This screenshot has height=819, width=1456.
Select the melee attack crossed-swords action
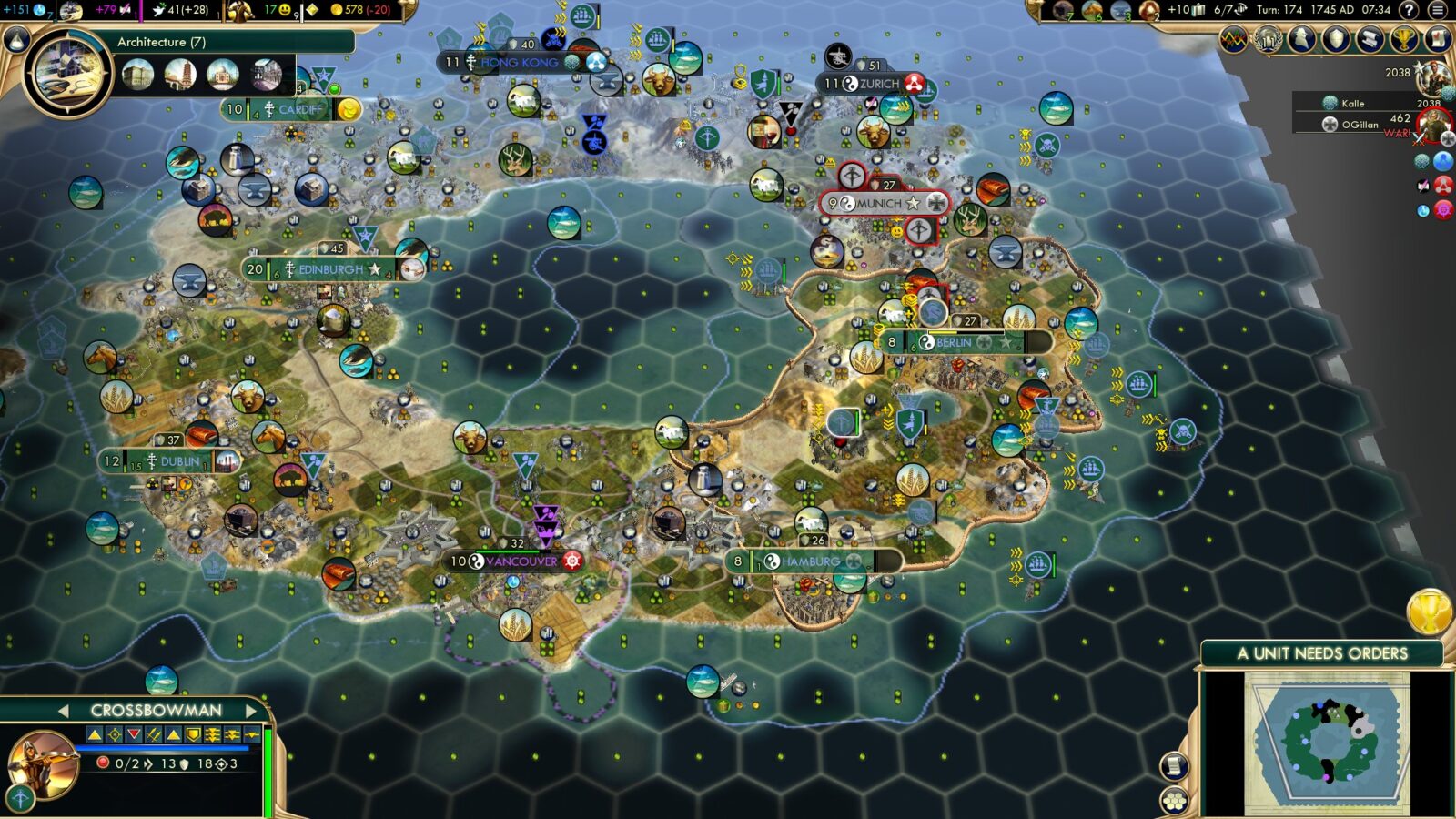[153, 734]
